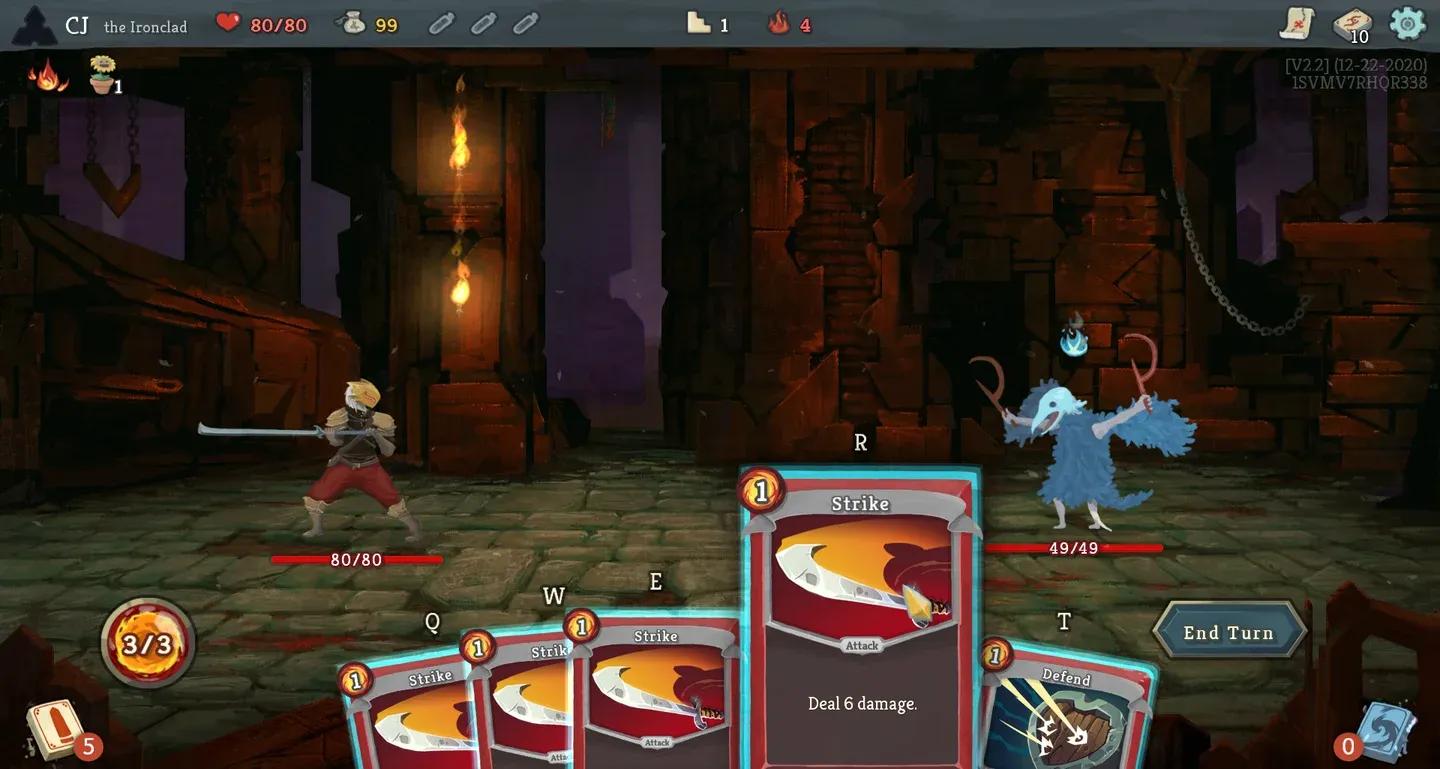Open the map scroll icon

coord(1297,23)
